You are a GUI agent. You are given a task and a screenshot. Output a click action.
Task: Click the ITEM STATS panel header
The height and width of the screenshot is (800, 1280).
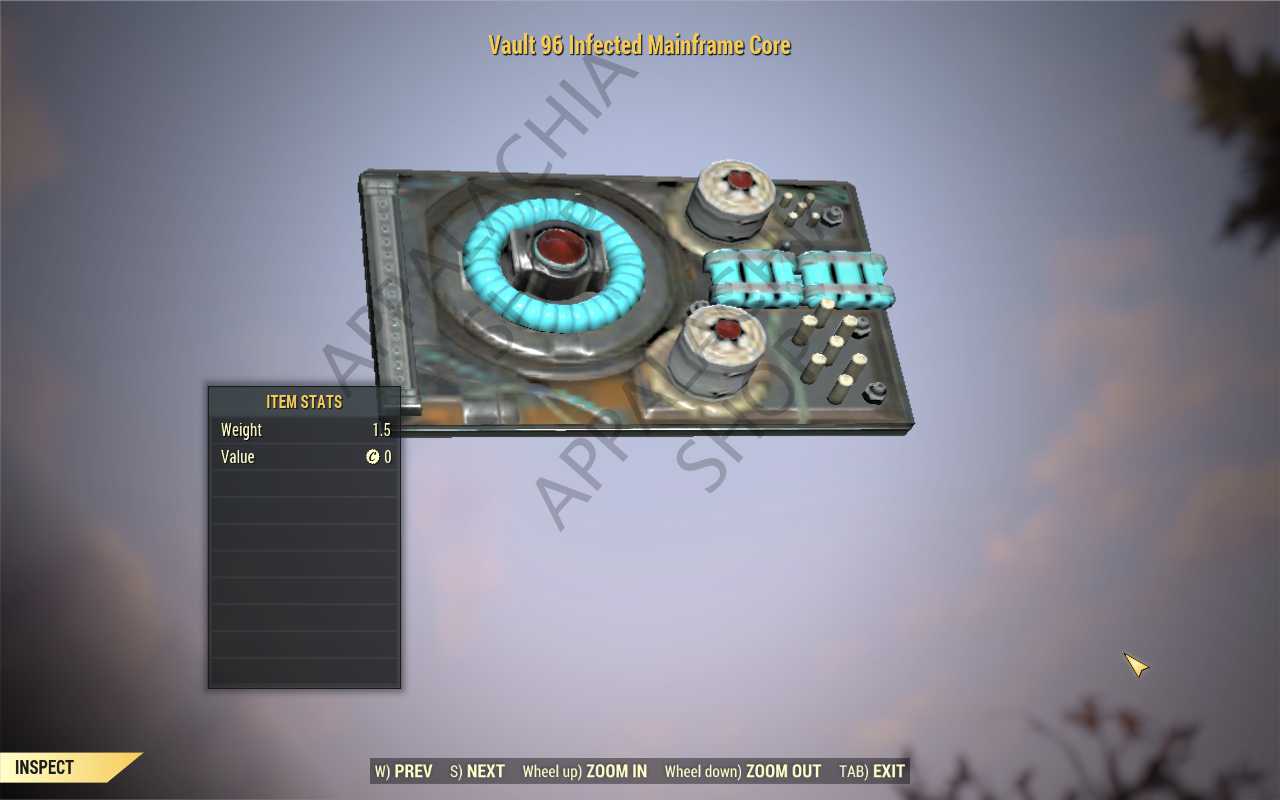[x=304, y=401]
